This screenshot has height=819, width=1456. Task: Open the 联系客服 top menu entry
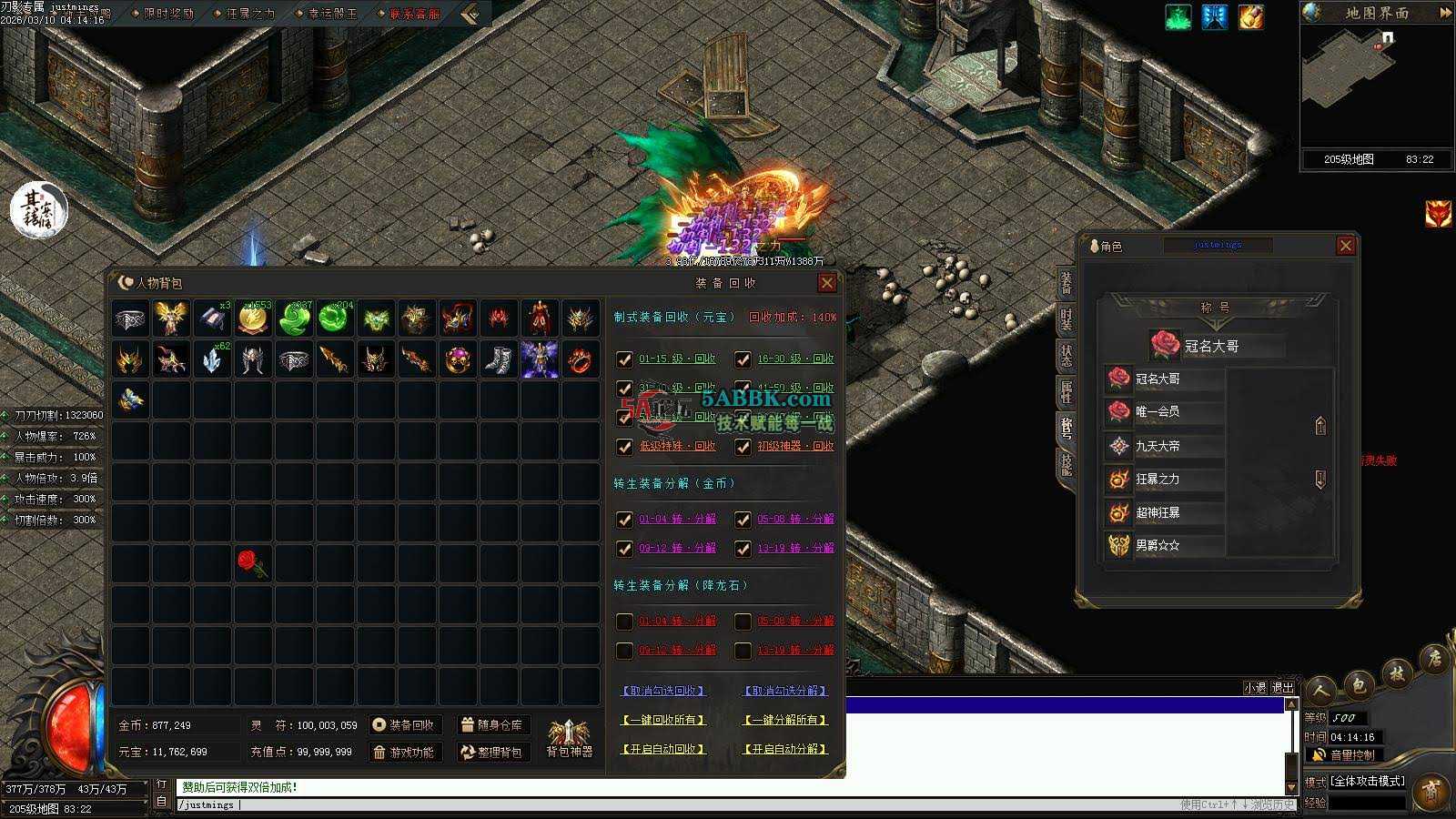[414, 14]
